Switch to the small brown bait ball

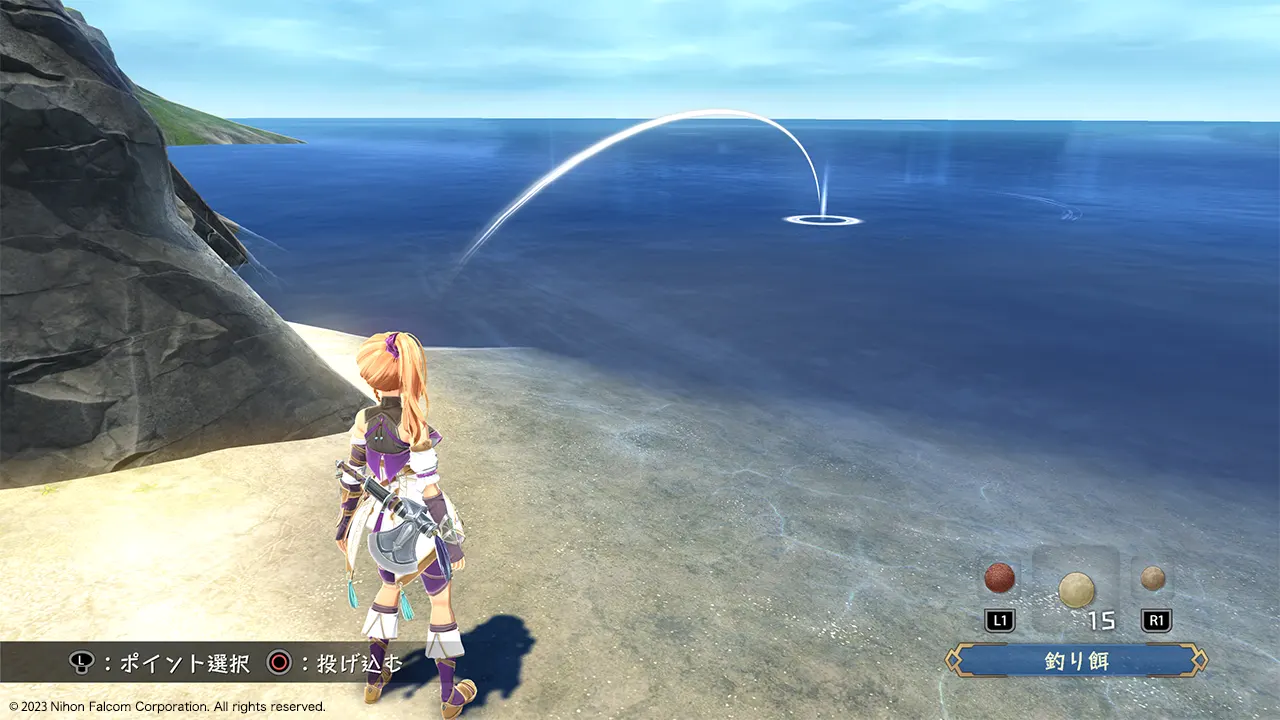1153,577
